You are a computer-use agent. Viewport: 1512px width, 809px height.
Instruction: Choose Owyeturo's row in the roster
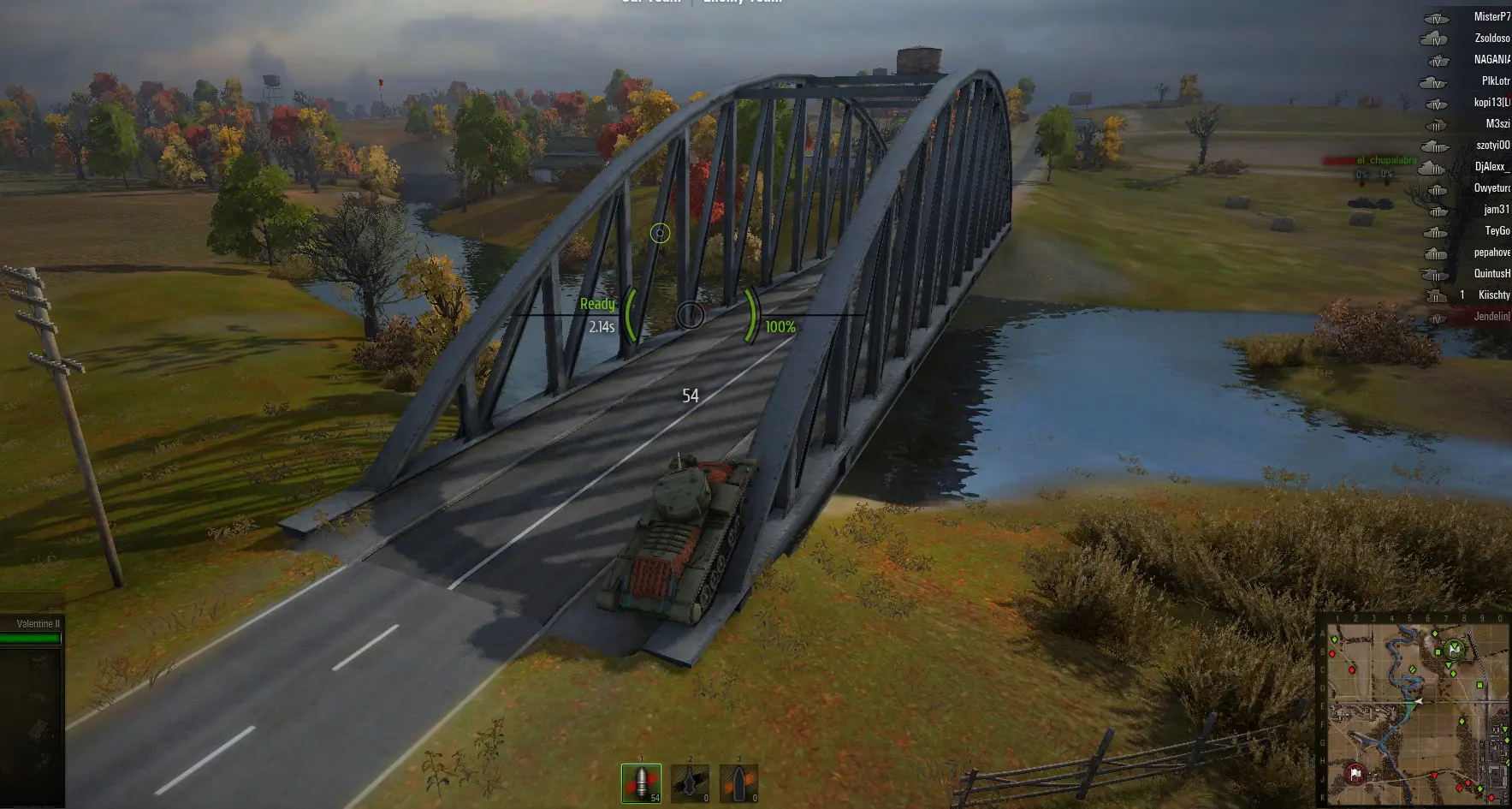coord(1491,188)
